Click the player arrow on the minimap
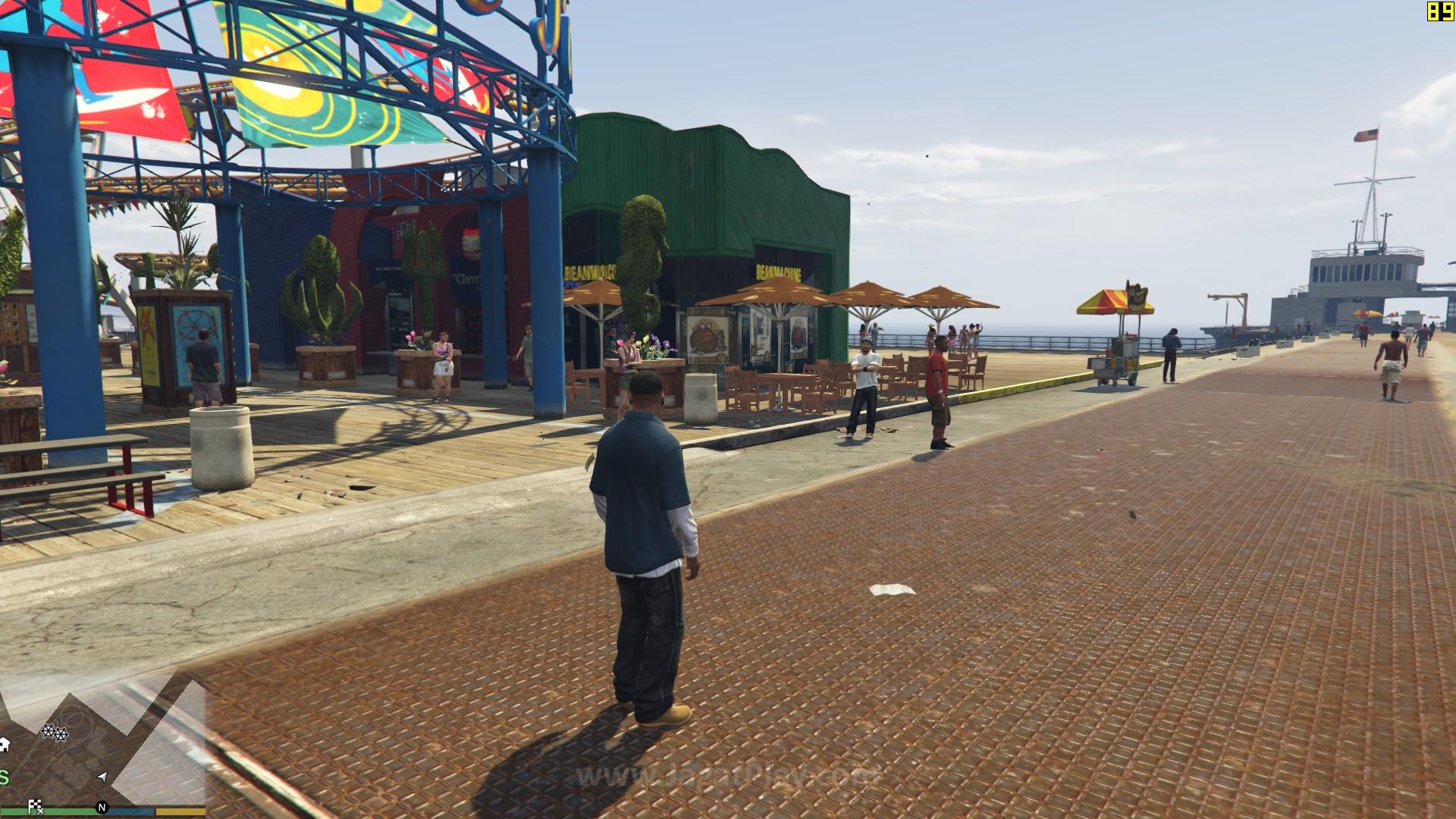The width and height of the screenshot is (1456, 819). click(102, 777)
